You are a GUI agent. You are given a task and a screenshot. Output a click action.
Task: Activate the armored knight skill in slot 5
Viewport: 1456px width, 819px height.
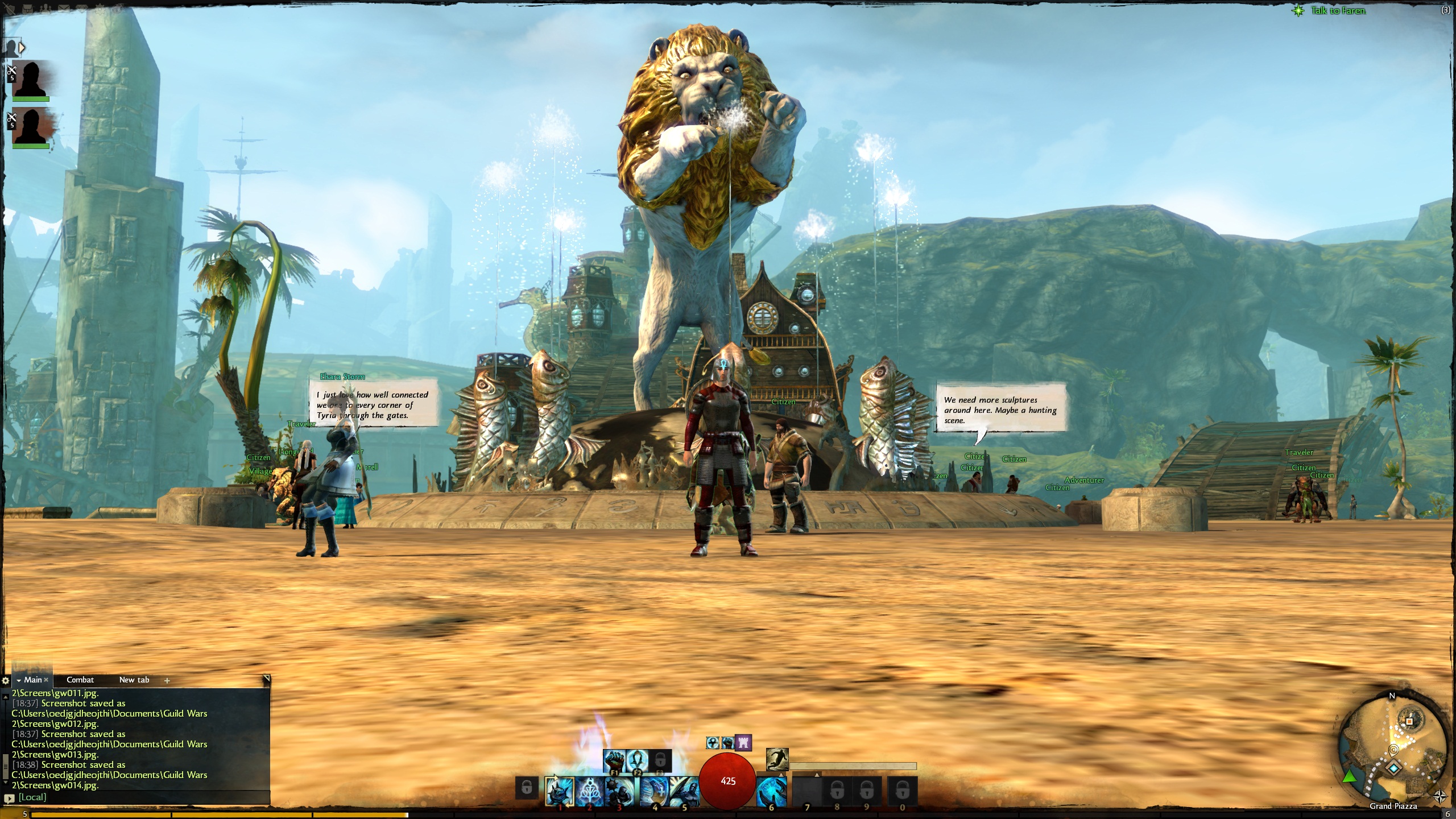pyautogui.click(x=684, y=791)
